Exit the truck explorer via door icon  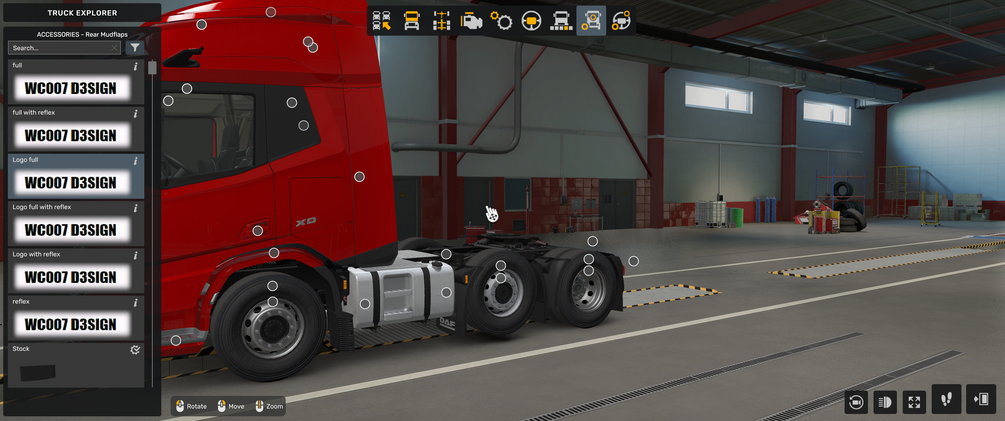point(981,399)
